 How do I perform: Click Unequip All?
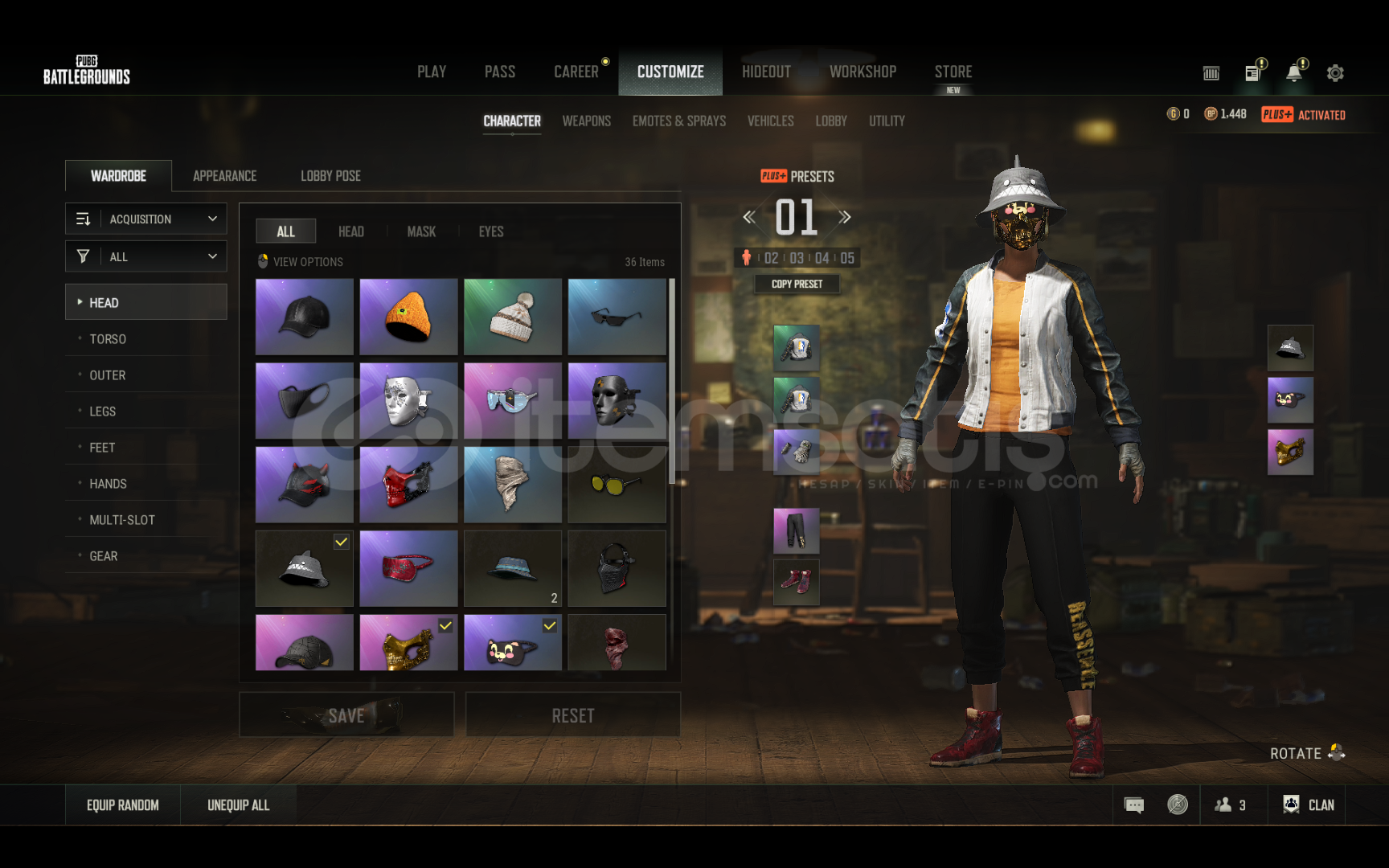pyautogui.click(x=238, y=805)
